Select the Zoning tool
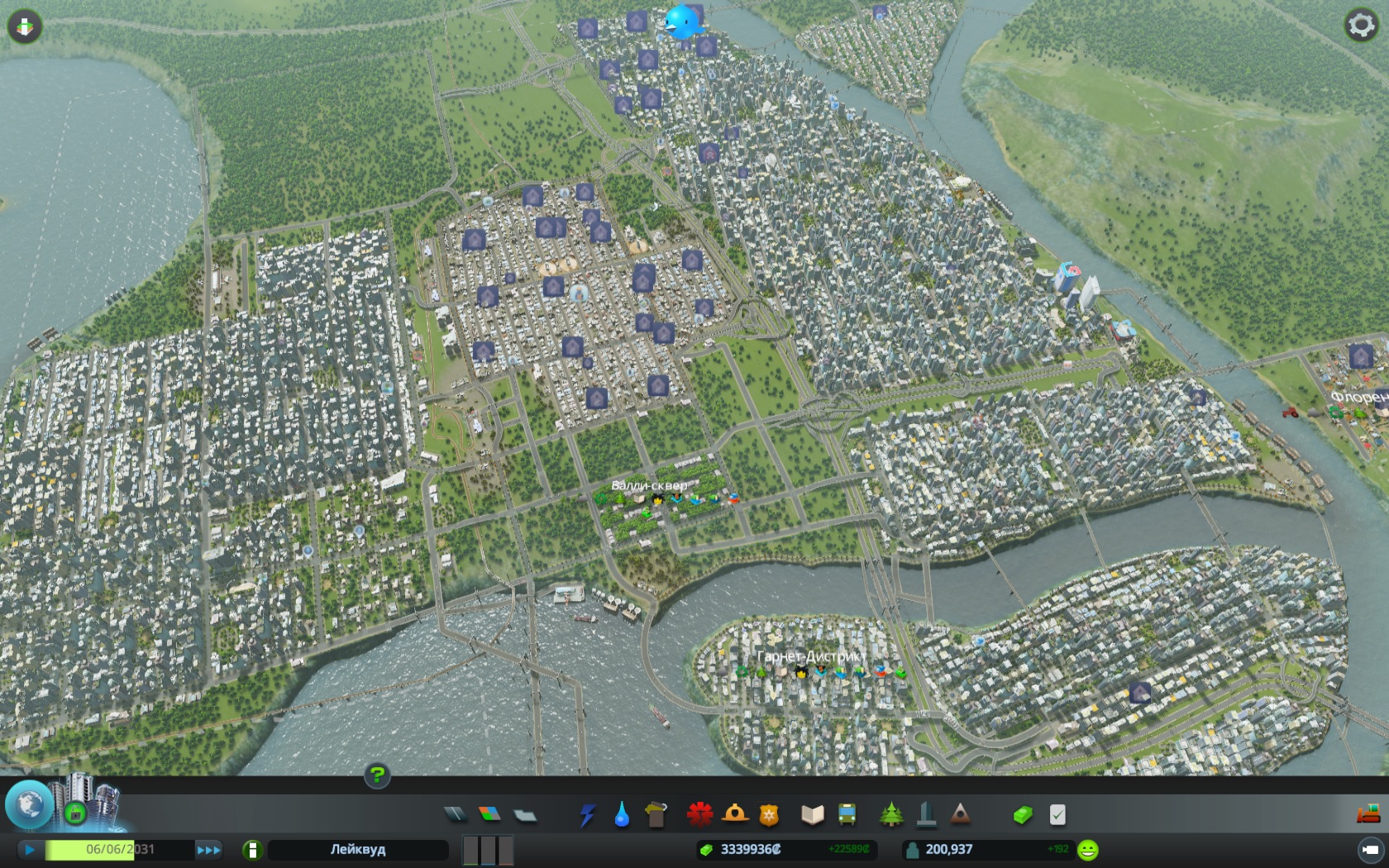Viewport: 1389px width, 868px height. (489, 815)
